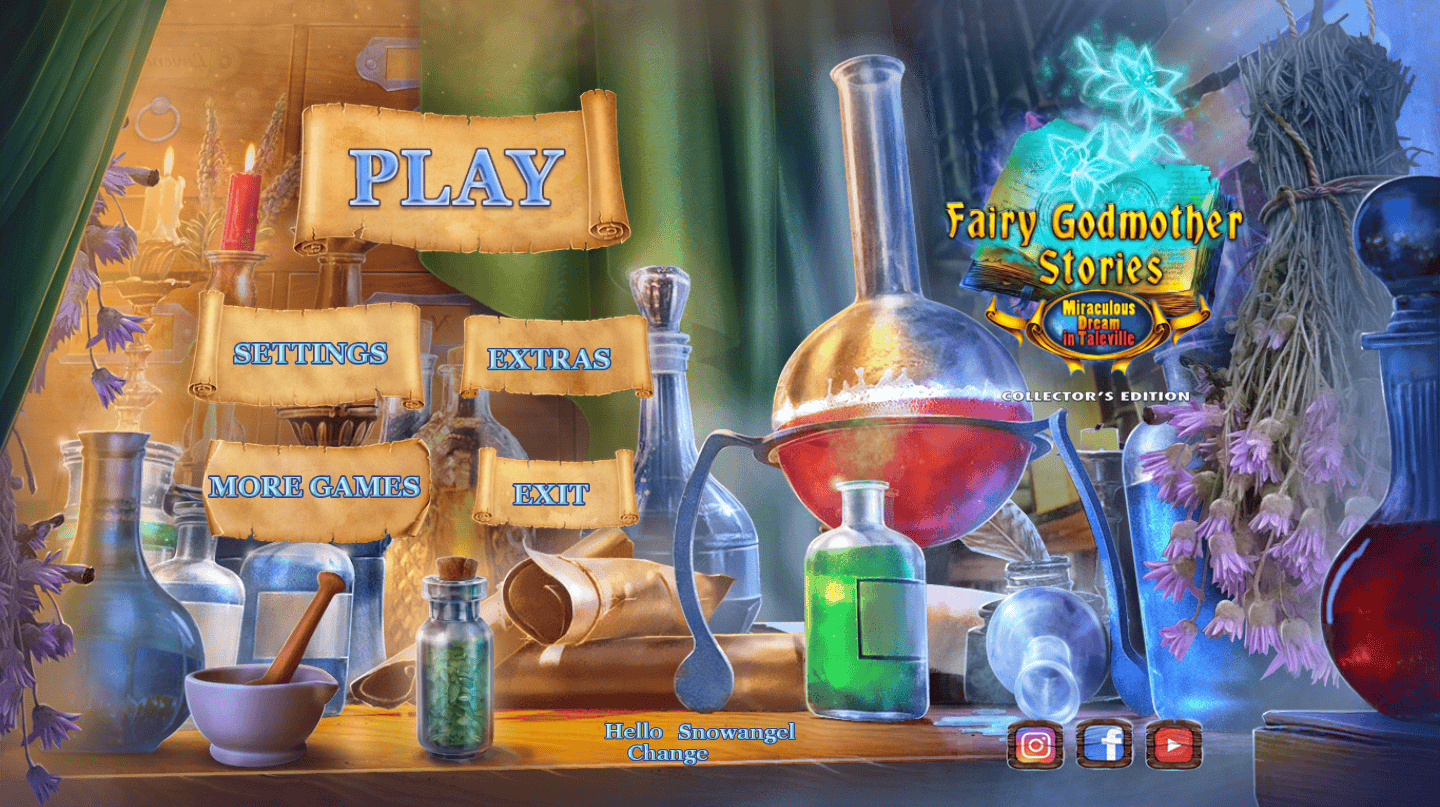The image size is (1440, 807).
Task: Change the player profile name
Action: 668,754
